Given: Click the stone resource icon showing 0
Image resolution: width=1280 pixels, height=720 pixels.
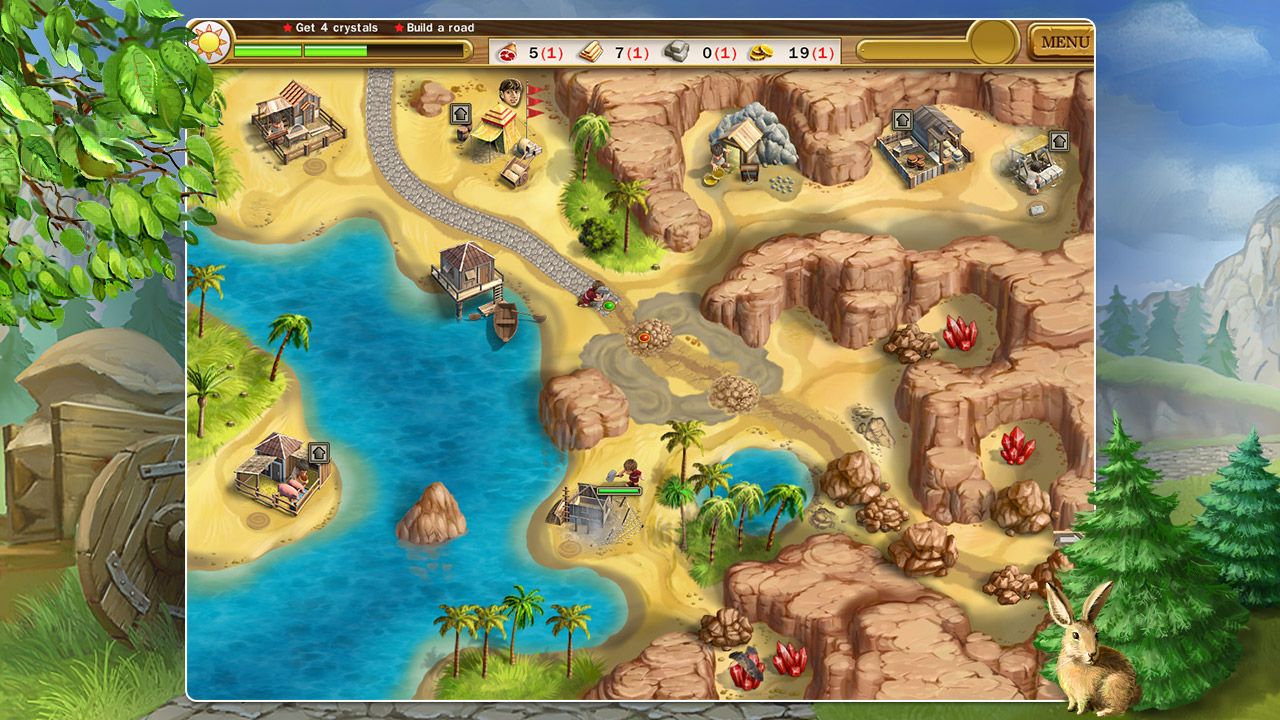Looking at the screenshot, I should (x=678, y=50).
